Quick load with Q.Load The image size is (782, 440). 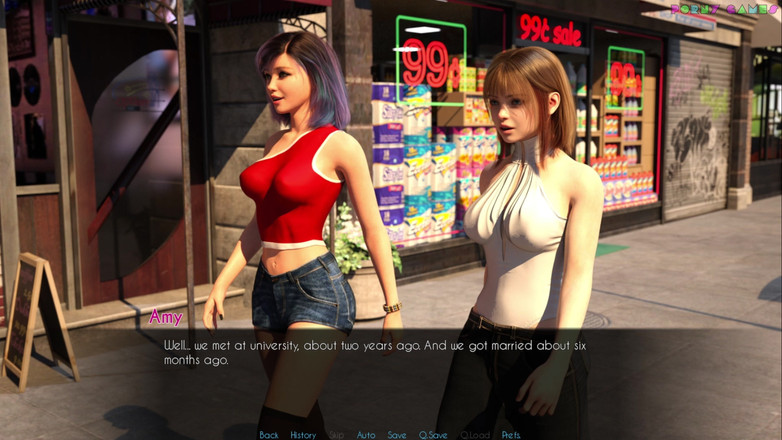click(x=475, y=435)
